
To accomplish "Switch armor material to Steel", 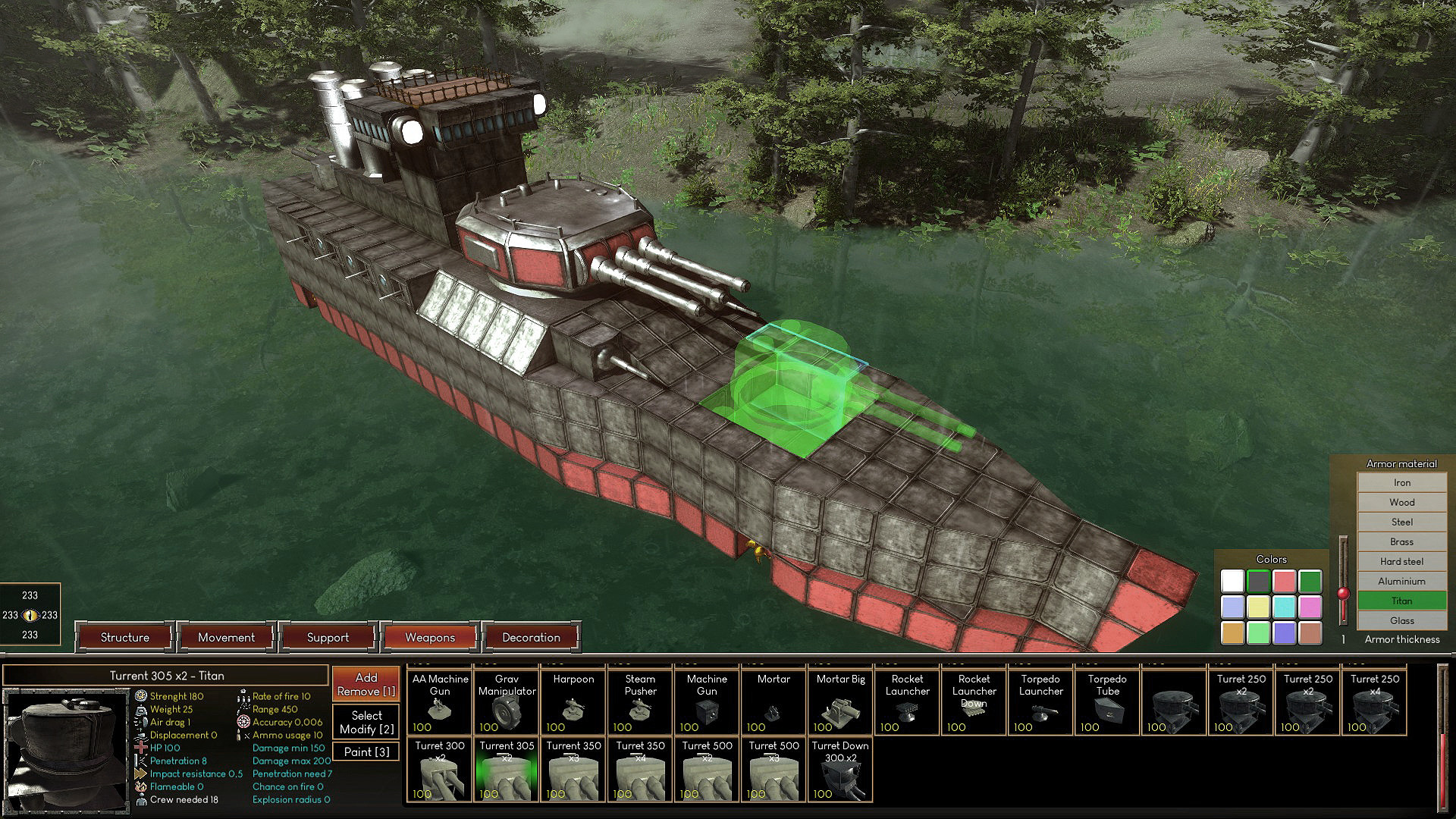I will [x=1401, y=522].
